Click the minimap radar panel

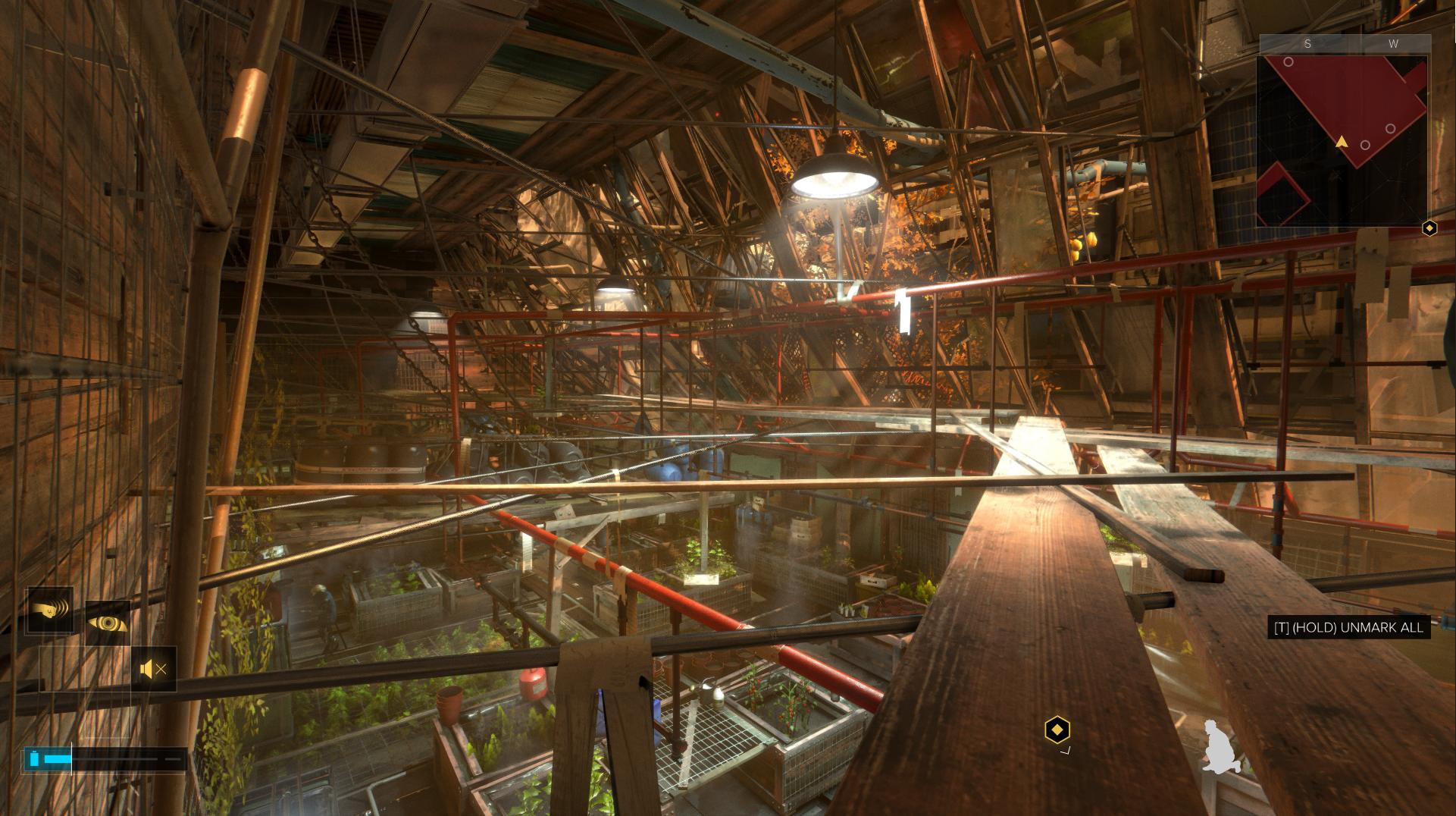point(1342,140)
